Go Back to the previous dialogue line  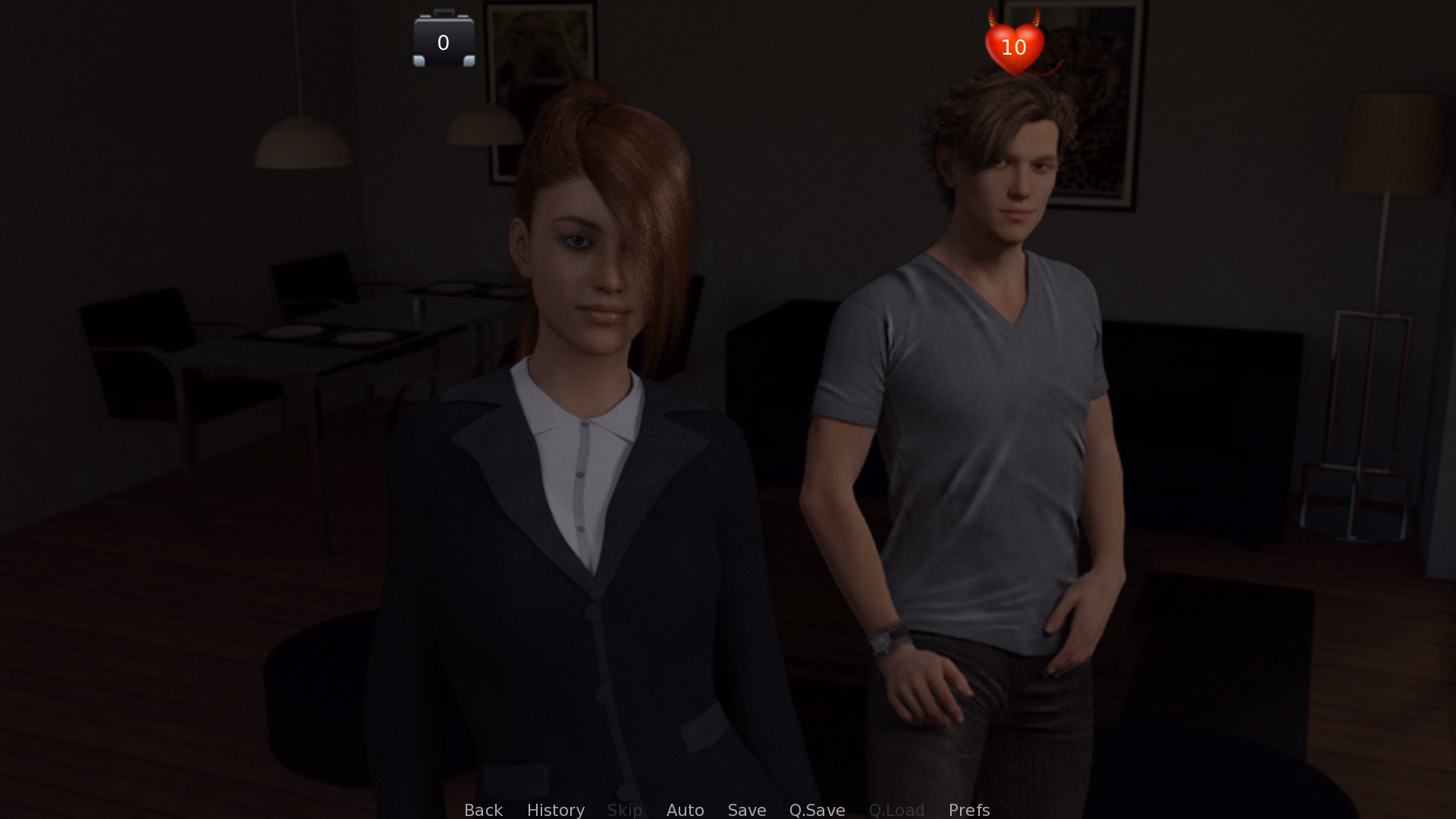(483, 810)
